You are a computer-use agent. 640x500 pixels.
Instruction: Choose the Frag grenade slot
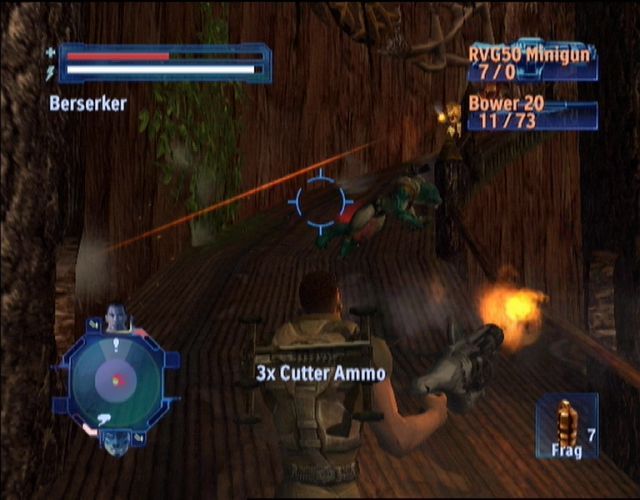point(567,426)
